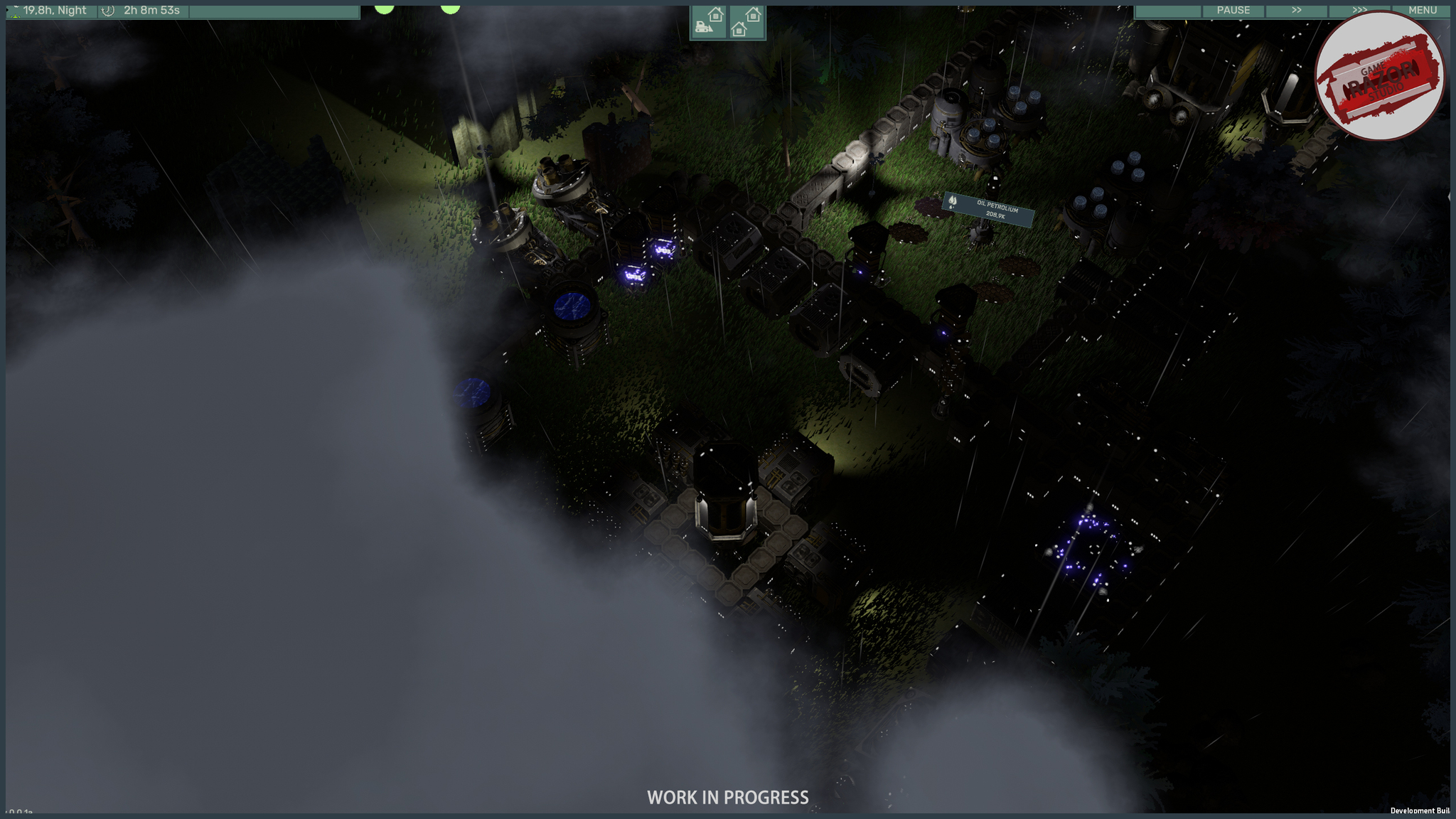1456x819 pixels.
Task: Pause the game simulation
Action: (1233, 10)
